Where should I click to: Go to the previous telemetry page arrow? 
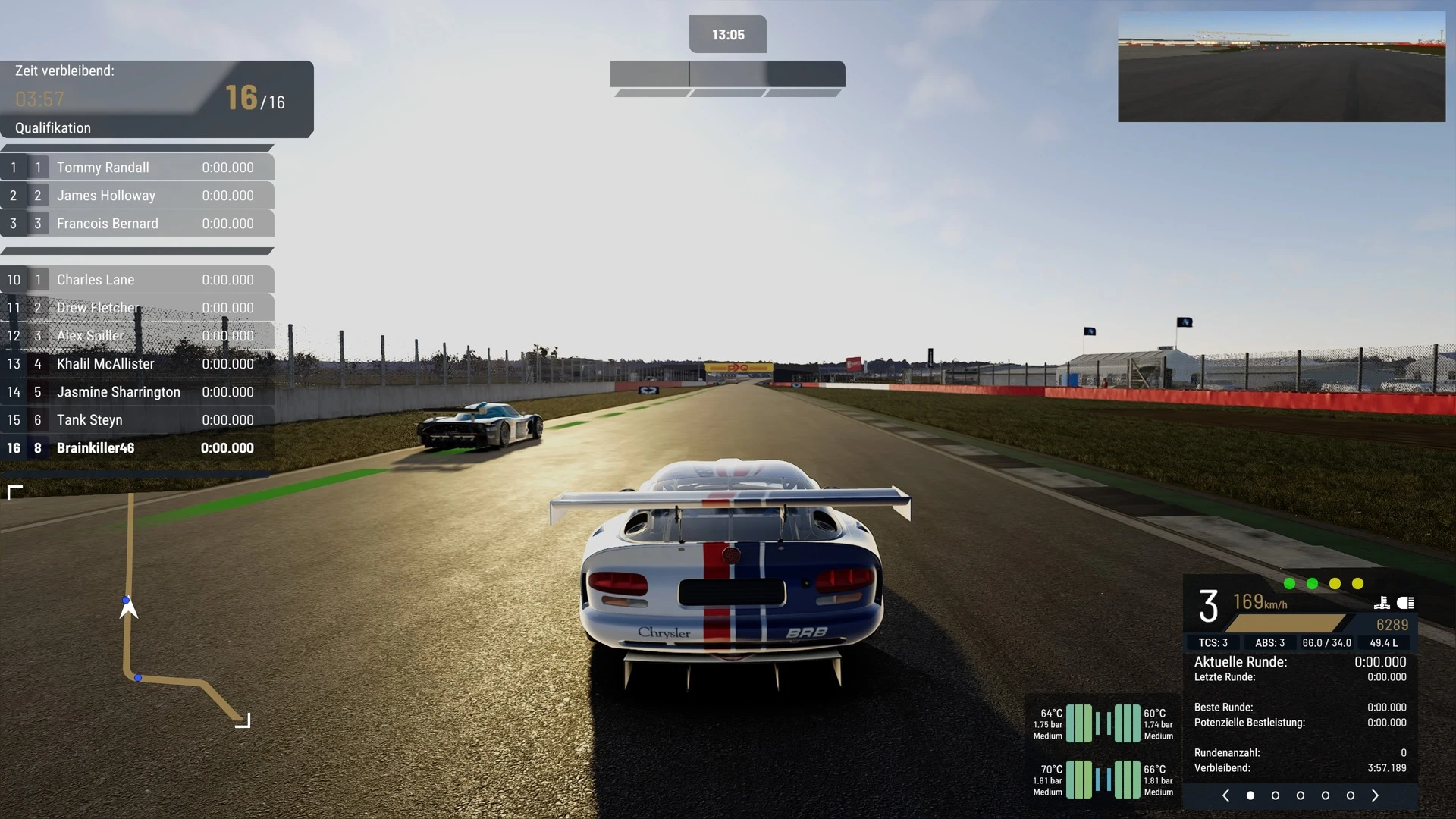1225,795
